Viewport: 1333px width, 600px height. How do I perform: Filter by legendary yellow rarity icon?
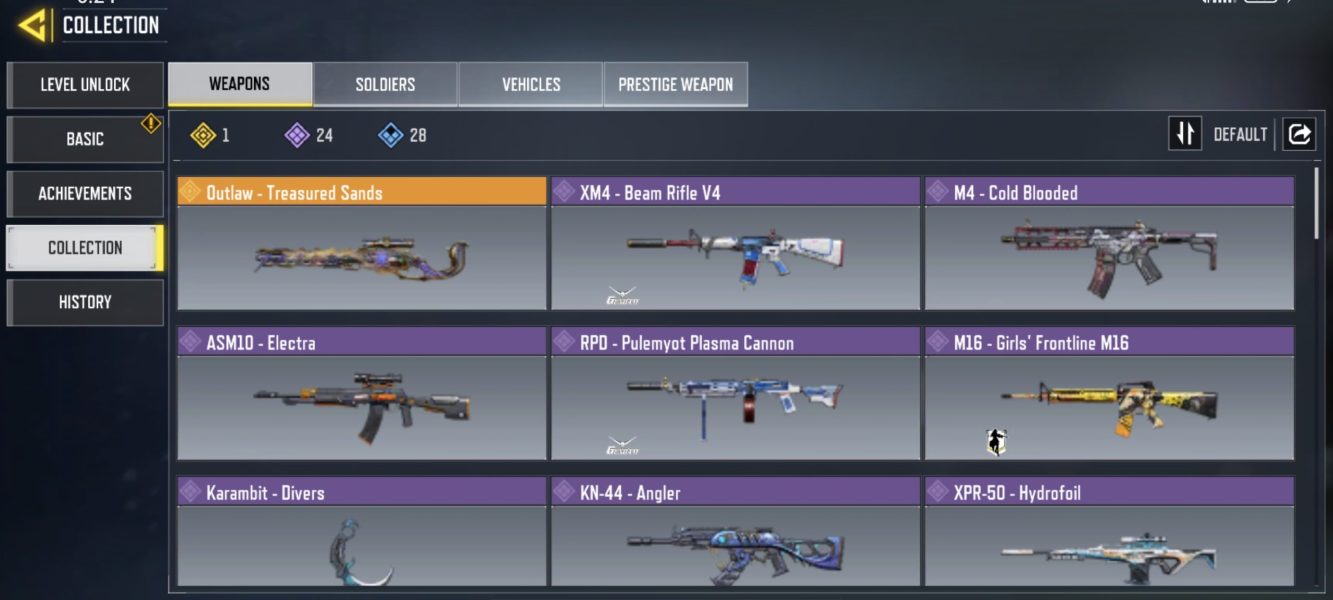[x=204, y=135]
